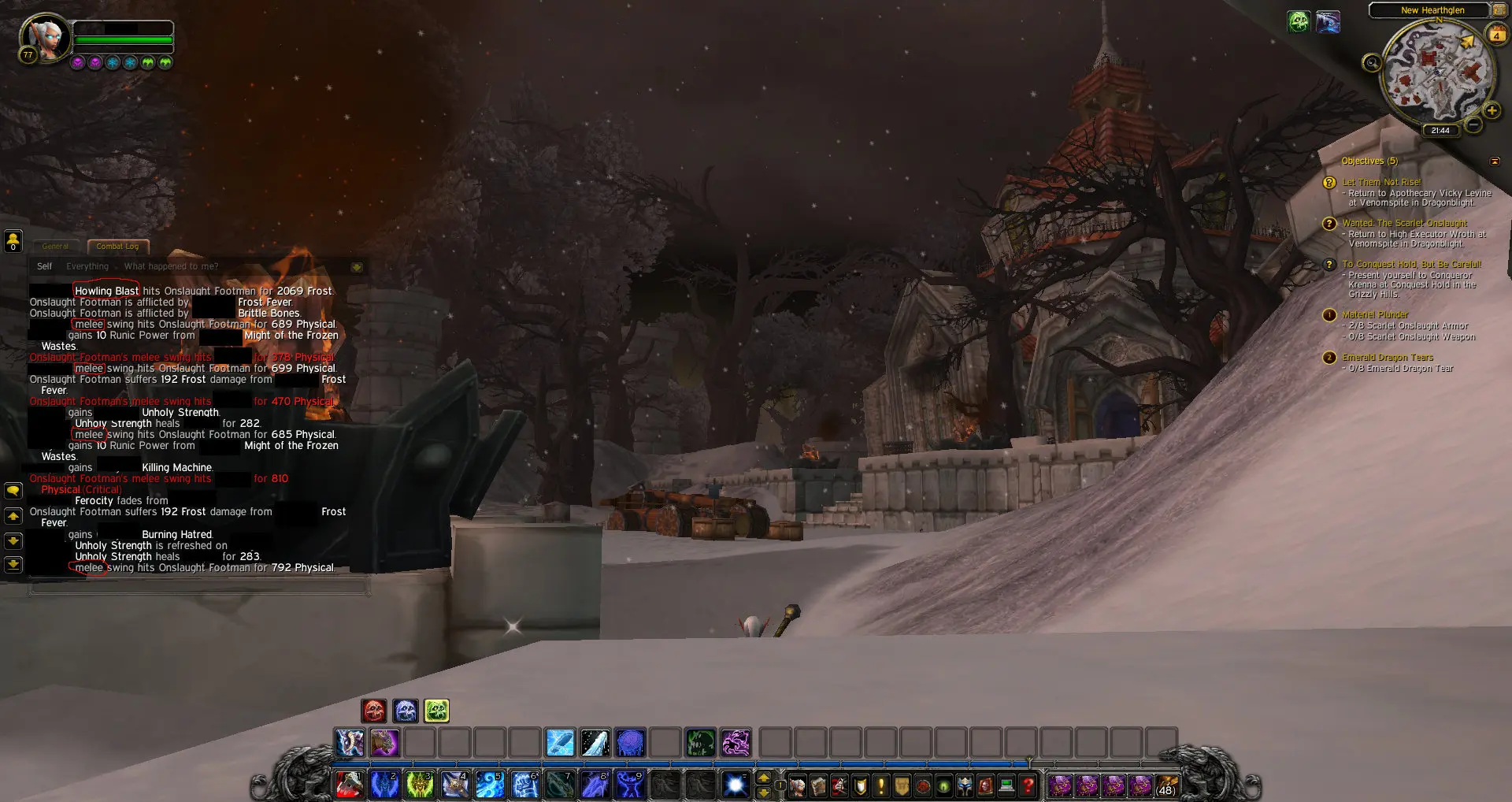Open the chat menu speech bubble button
Image resolution: width=1512 pixels, height=802 pixels.
pos(13,491)
